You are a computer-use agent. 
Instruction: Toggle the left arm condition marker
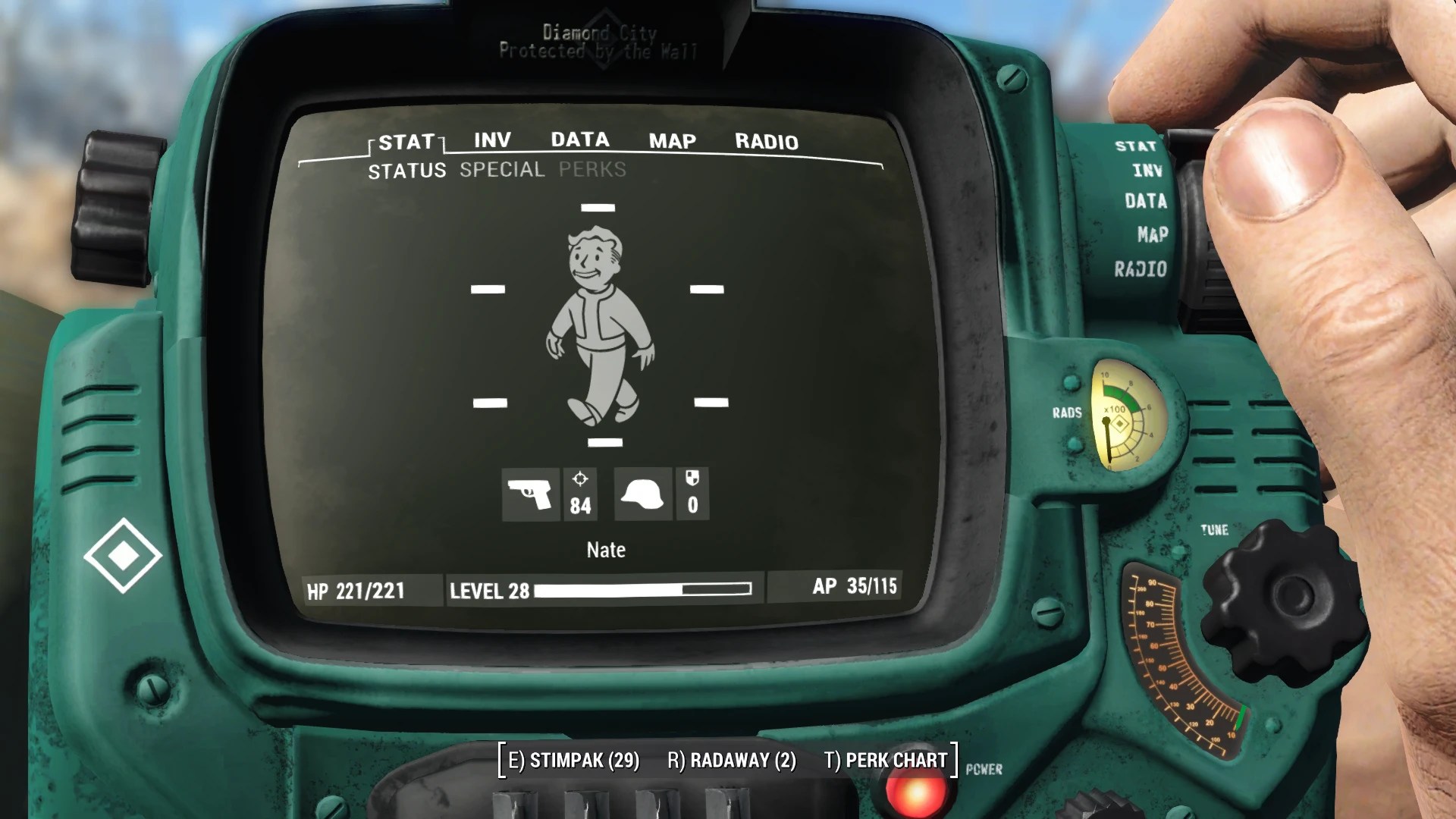pyautogui.click(x=489, y=288)
